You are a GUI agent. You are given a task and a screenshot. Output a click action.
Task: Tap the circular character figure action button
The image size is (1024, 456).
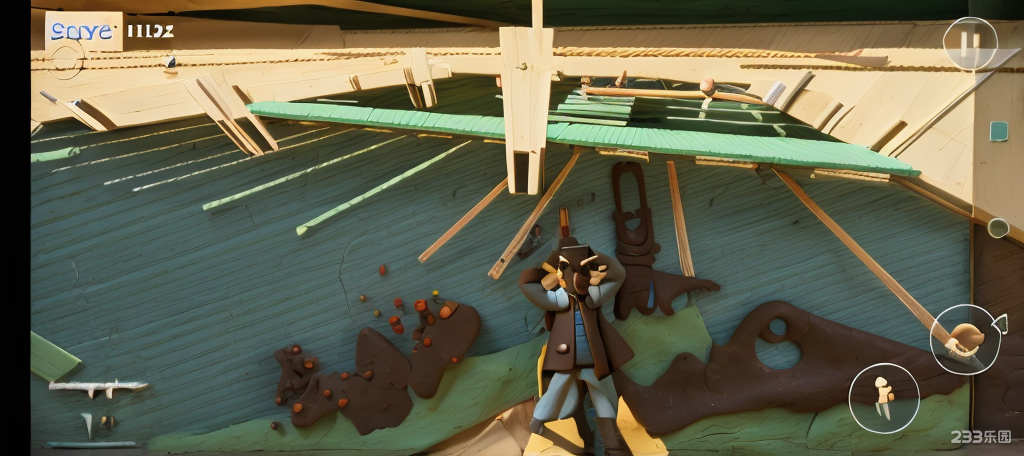click(x=884, y=398)
